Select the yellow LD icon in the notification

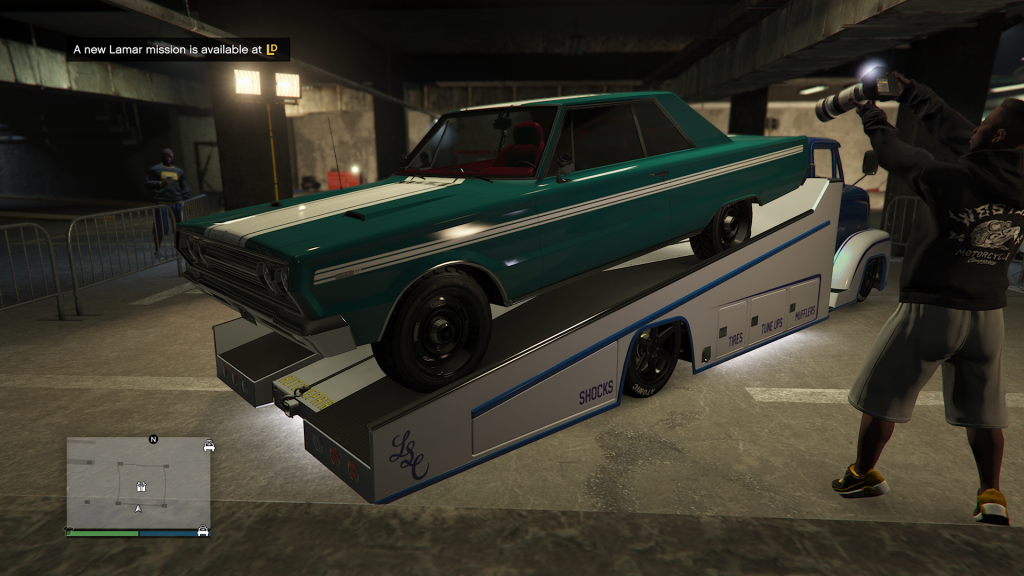(x=271, y=49)
